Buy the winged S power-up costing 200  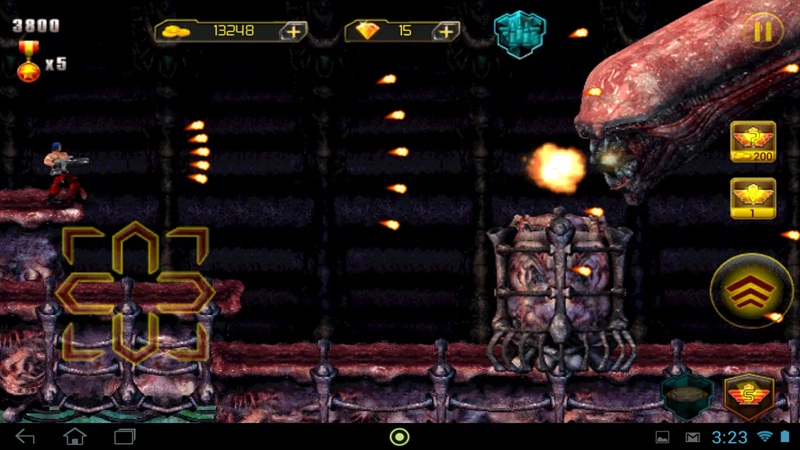coord(752,142)
